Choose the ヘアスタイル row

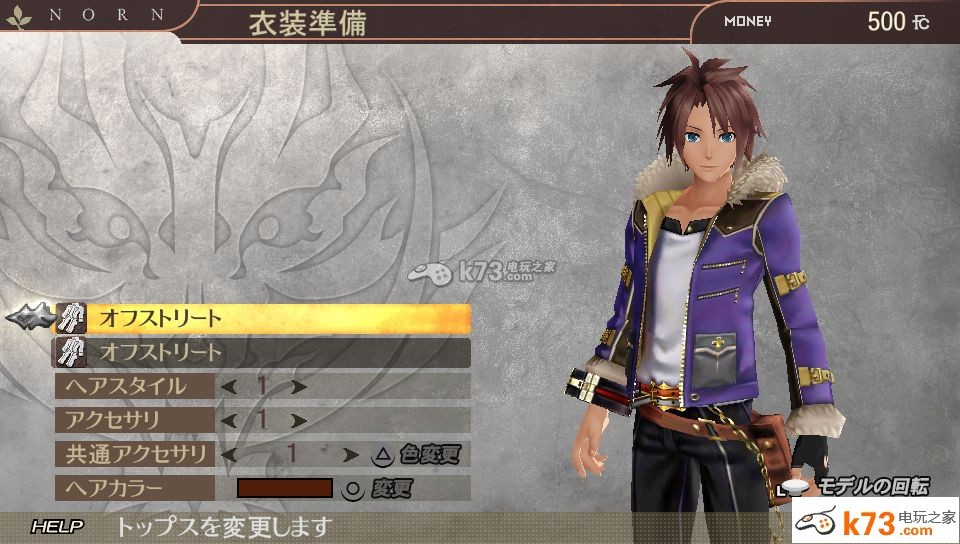(x=134, y=386)
